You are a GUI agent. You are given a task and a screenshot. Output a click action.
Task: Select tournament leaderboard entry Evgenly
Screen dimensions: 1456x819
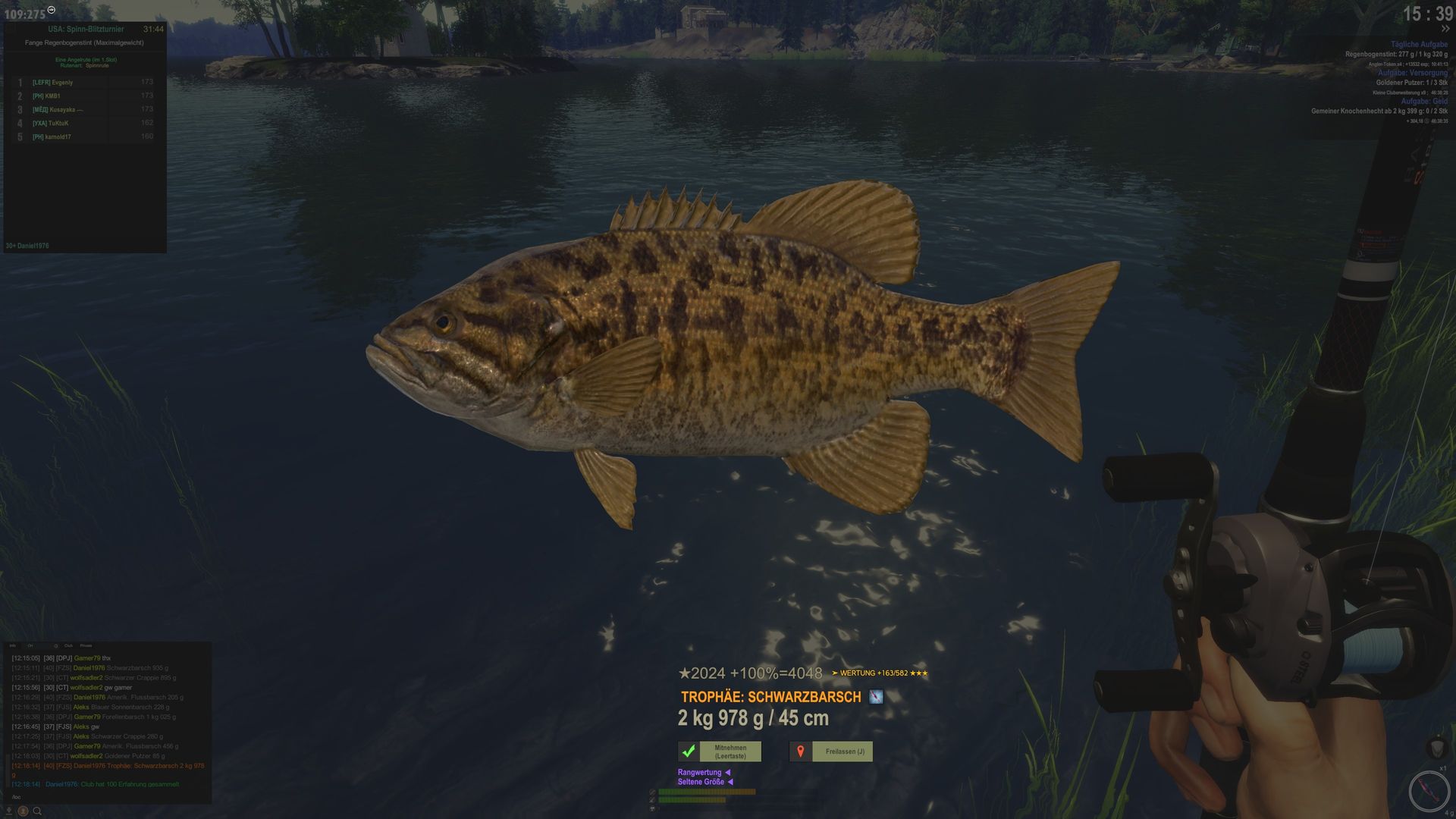pyautogui.click(x=62, y=83)
